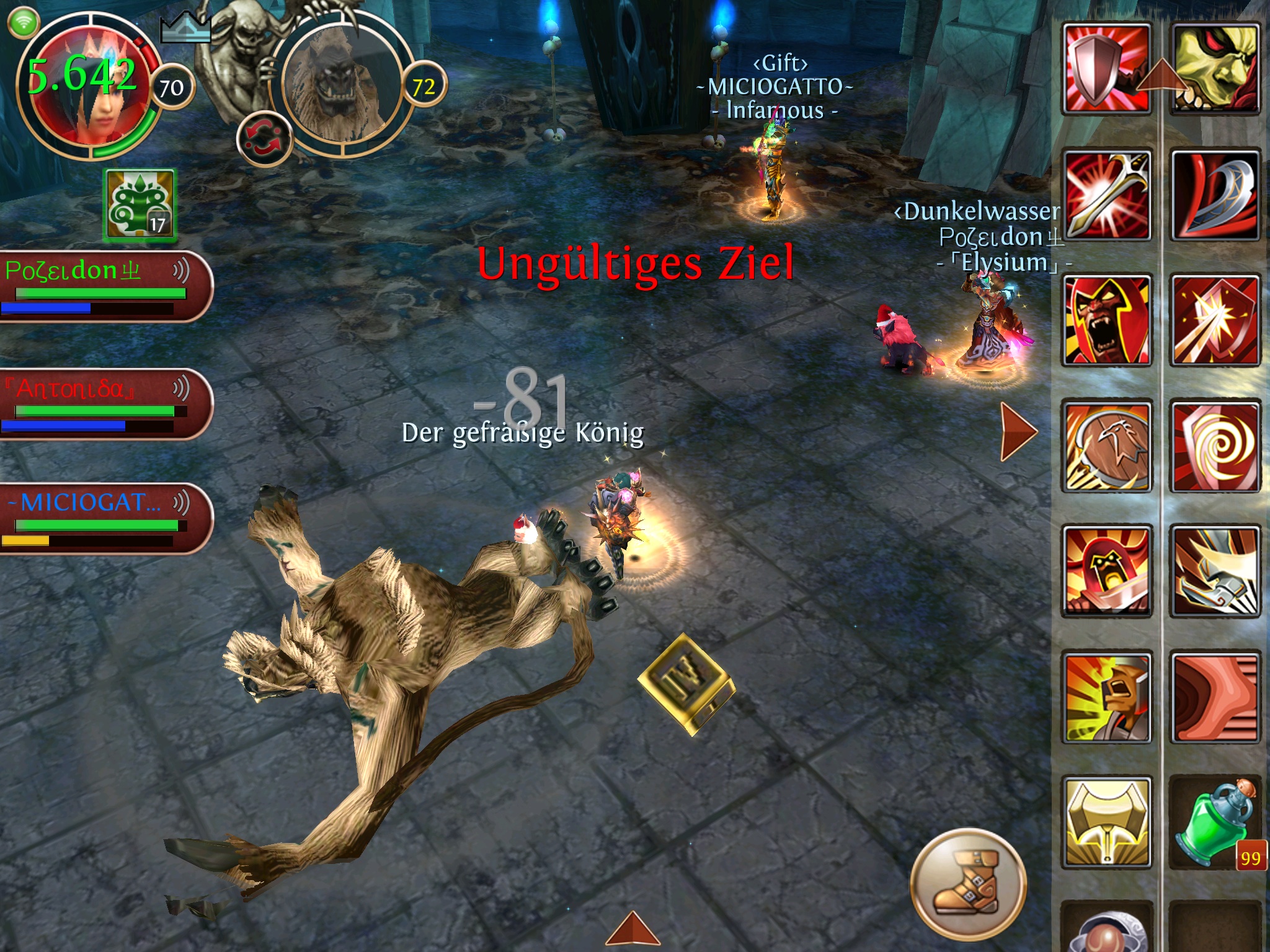
Task: Expand the side panel with right arrow
Action: coord(1018,431)
